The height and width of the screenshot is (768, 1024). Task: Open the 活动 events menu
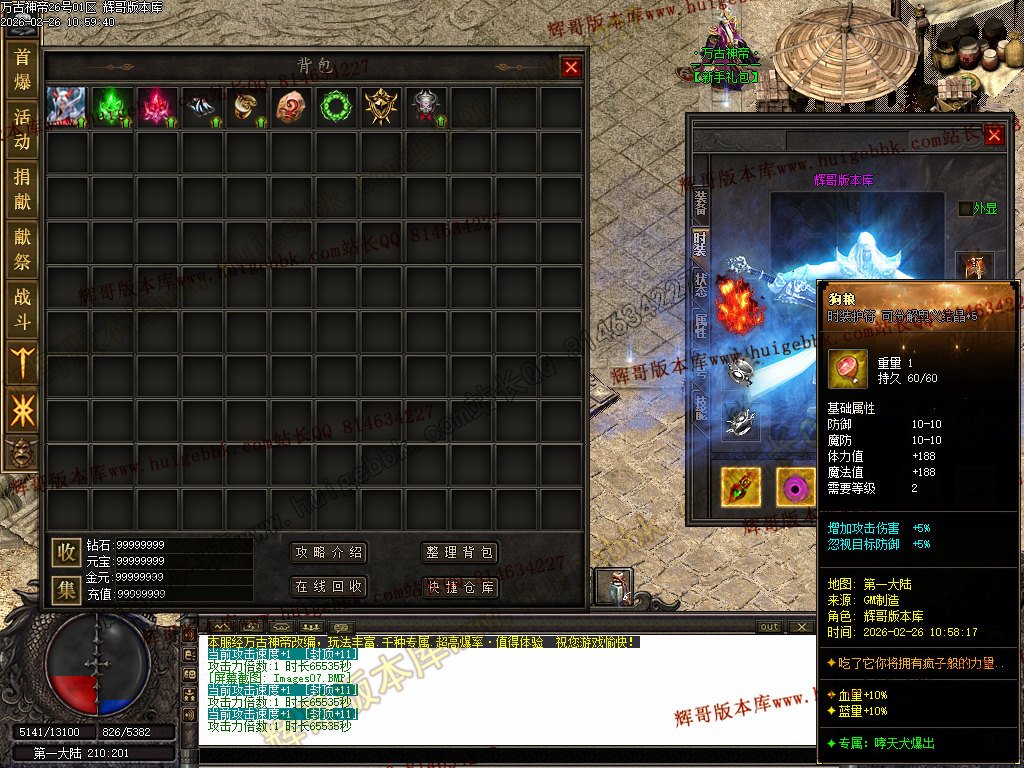point(22,129)
